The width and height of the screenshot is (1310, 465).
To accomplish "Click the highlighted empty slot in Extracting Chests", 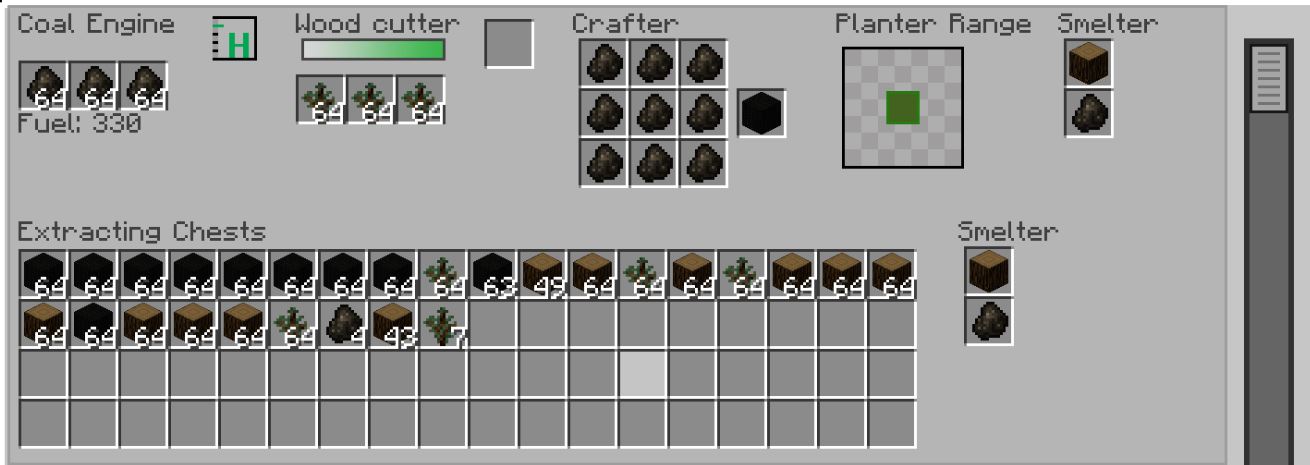I will (x=642, y=374).
